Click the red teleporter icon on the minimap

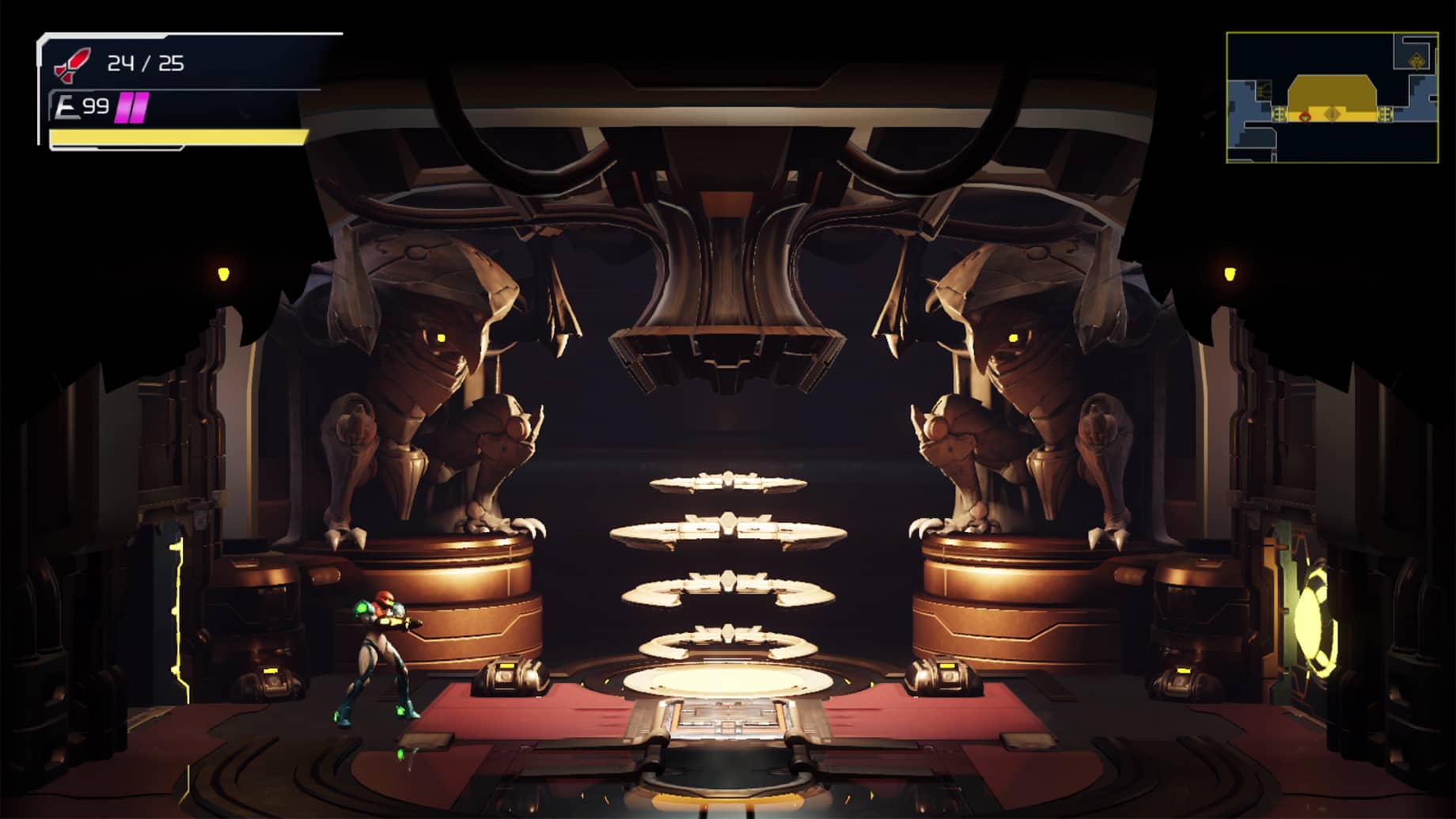pyautogui.click(x=1305, y=117)
